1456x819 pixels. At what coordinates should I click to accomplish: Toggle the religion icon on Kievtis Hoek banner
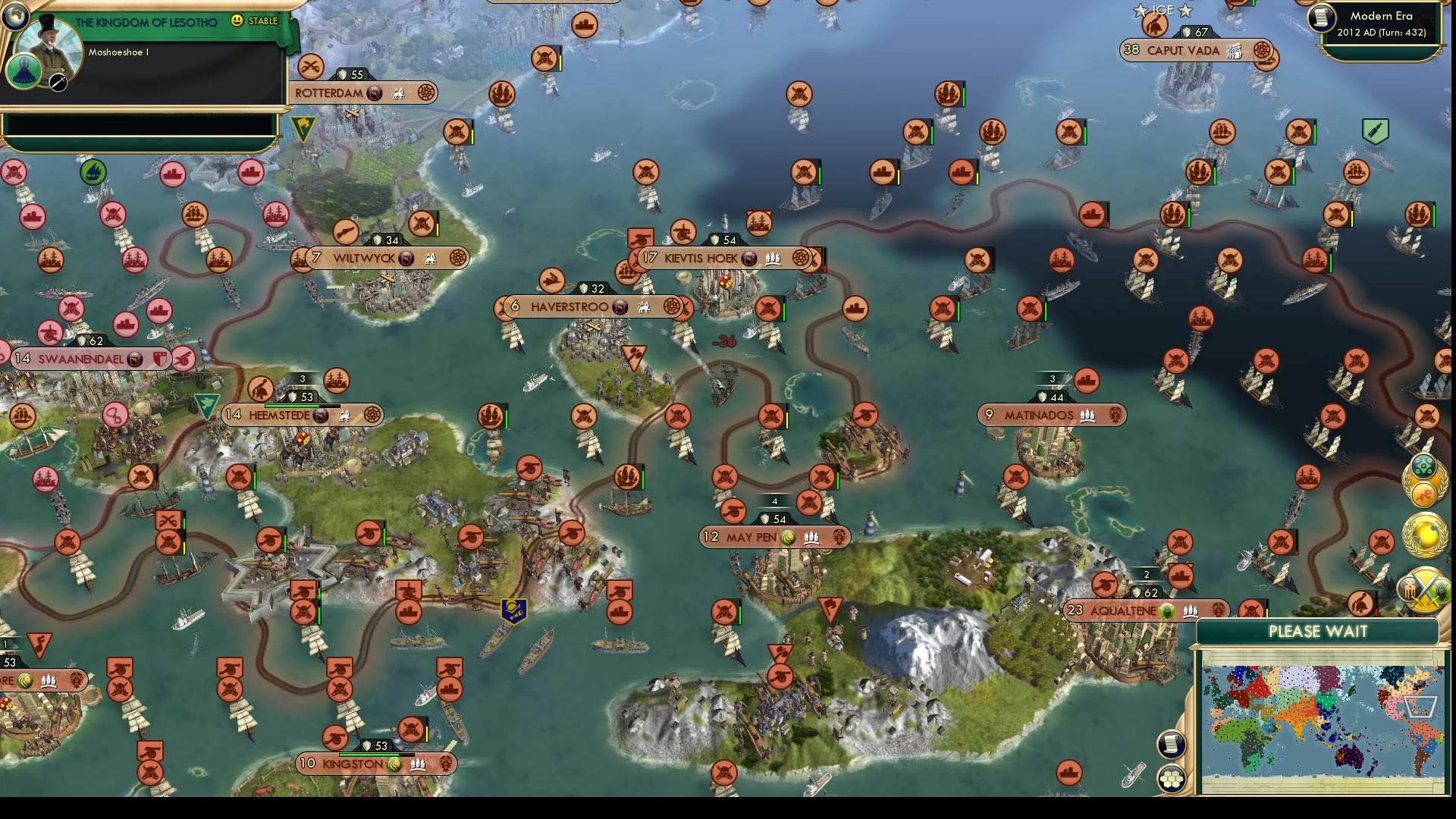tap(750, 258)
